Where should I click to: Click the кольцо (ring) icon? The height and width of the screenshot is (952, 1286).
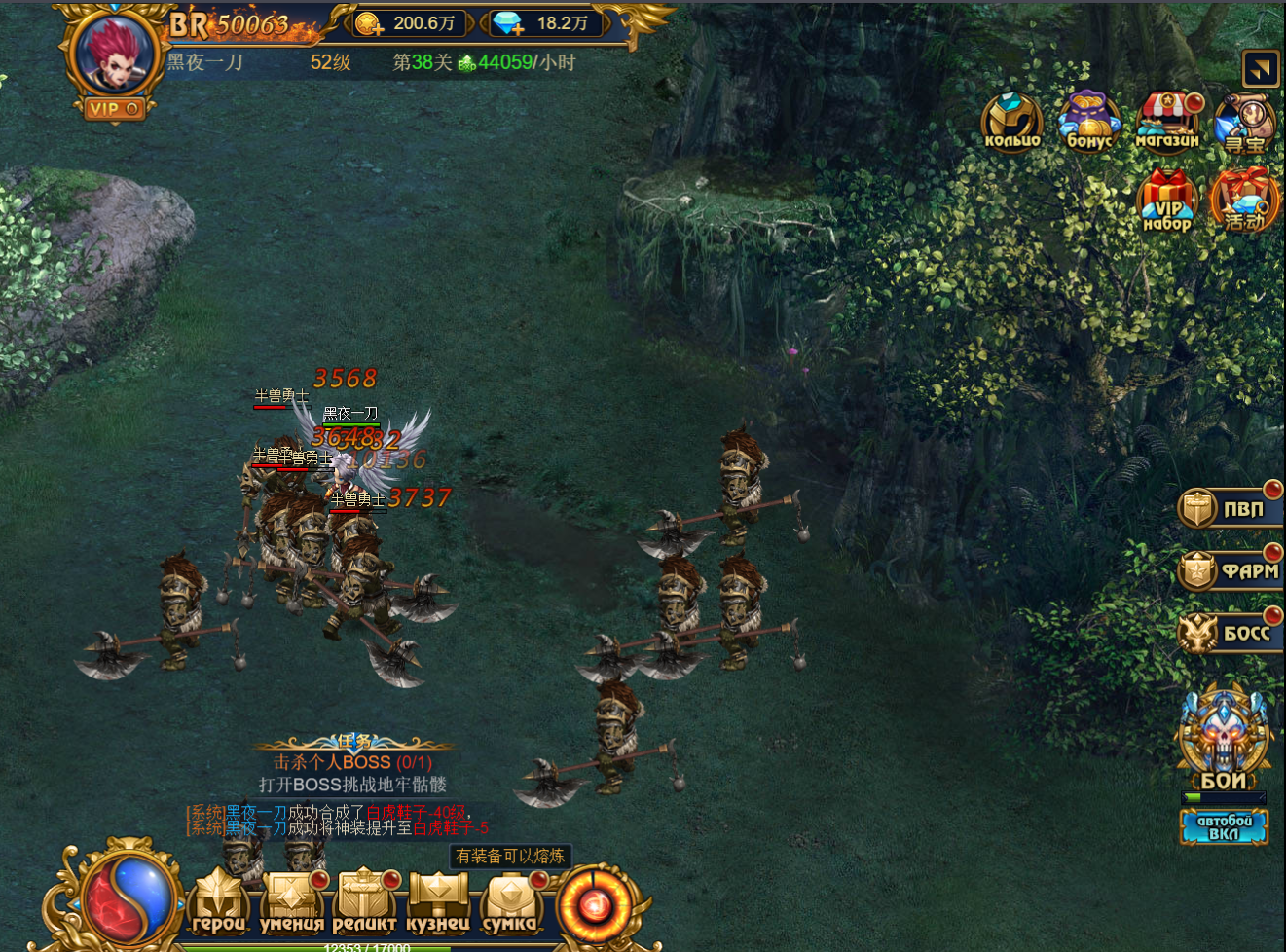tap(1012, 122)
